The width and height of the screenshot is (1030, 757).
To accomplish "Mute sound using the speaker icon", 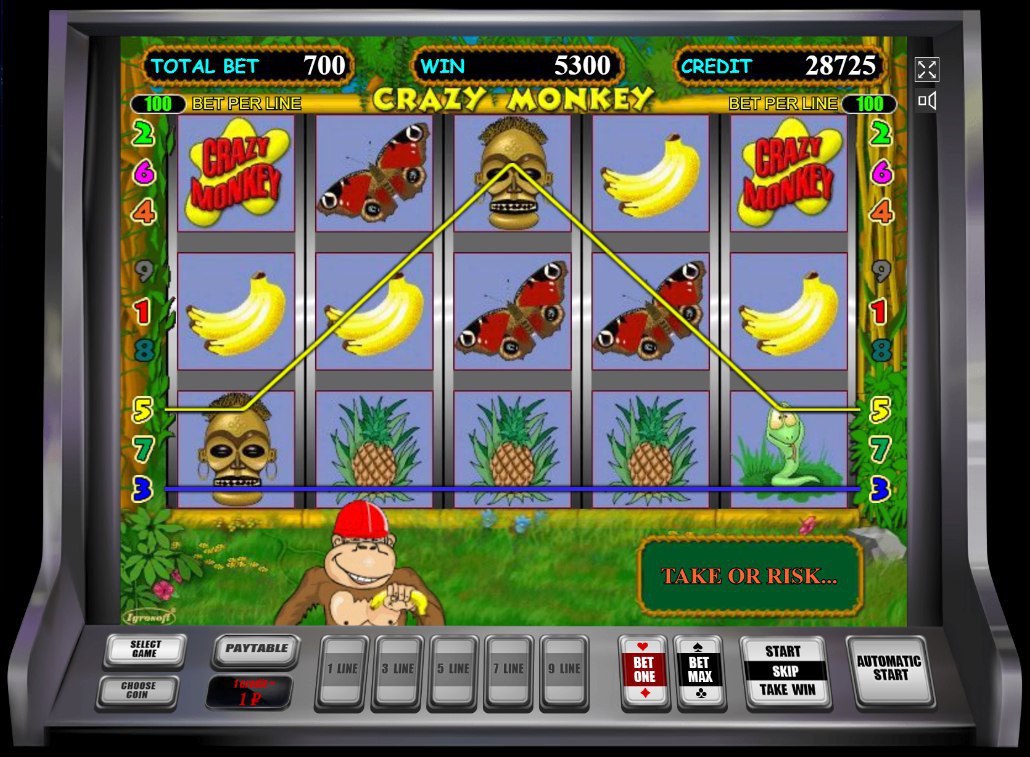I will [927, 100].
